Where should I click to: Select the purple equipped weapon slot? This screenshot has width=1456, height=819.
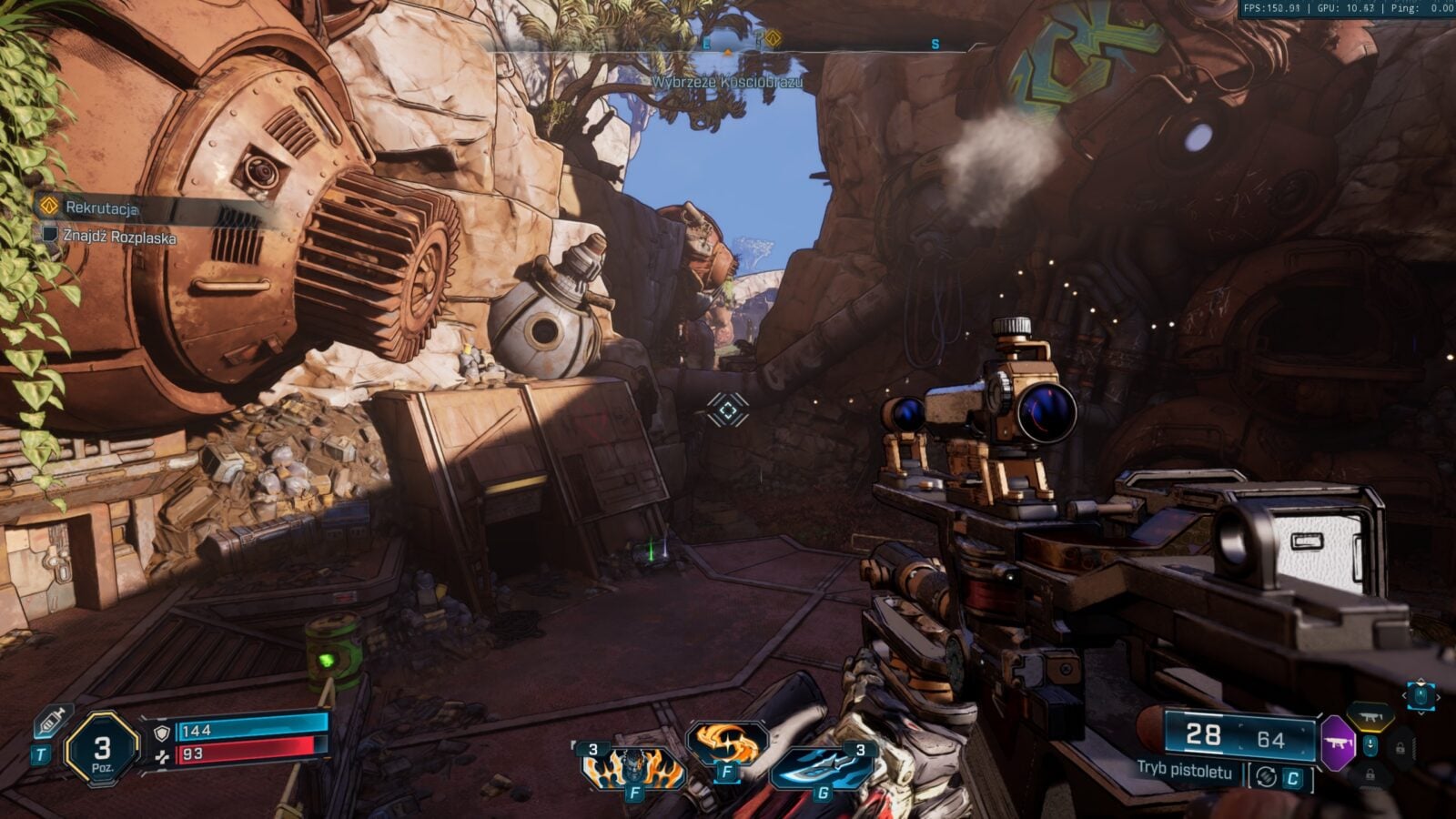point(1337,743)
